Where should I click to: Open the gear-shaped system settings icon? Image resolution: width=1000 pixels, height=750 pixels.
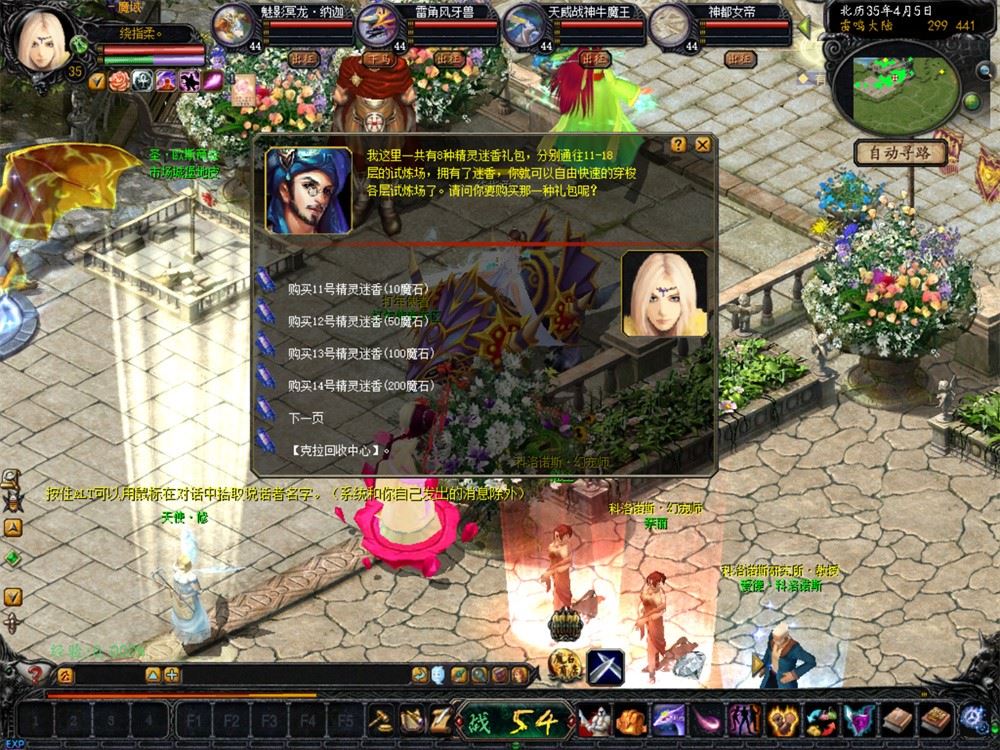[x=974, y=718]
